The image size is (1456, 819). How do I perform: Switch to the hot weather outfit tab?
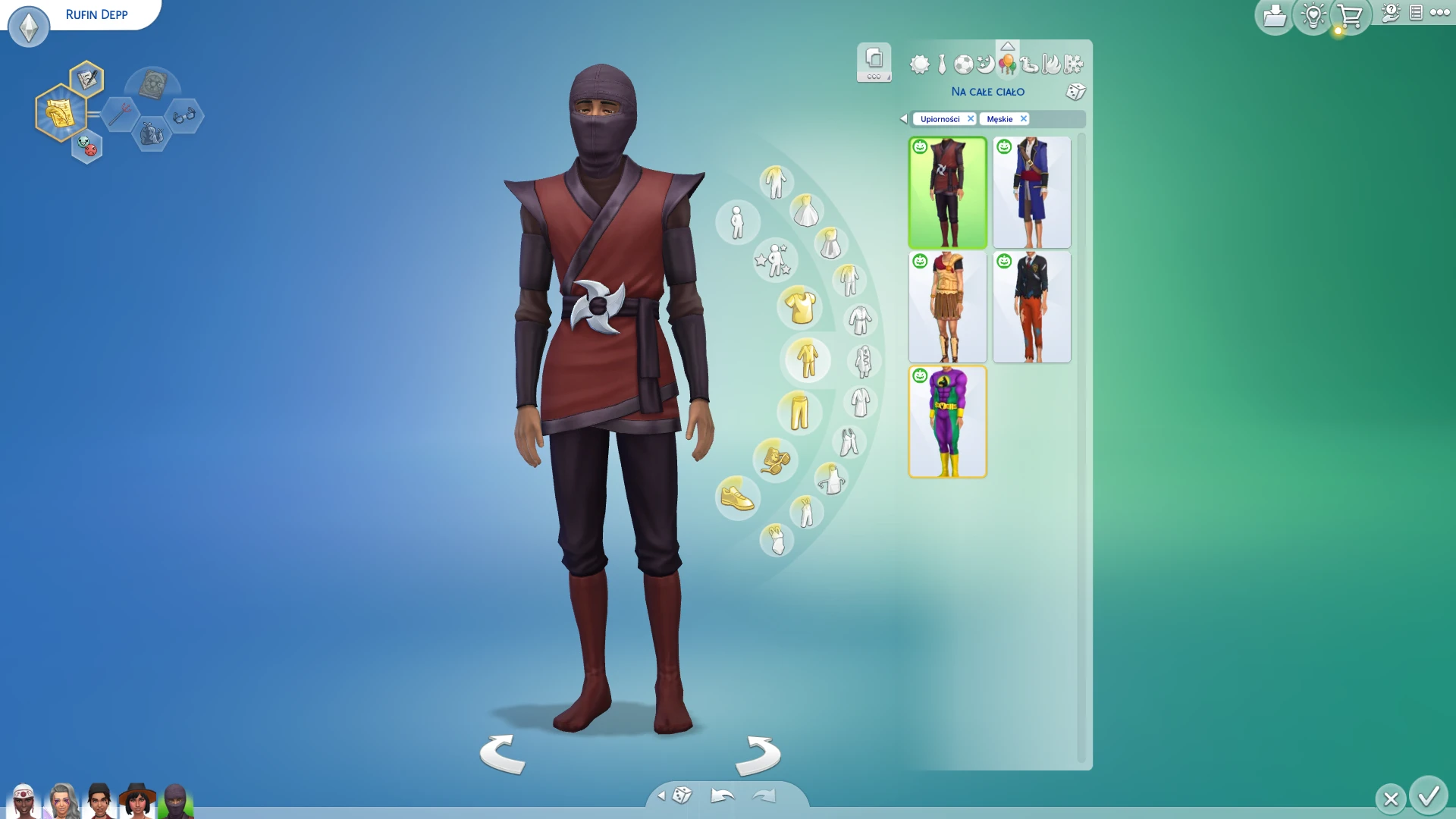[1051, 64]
